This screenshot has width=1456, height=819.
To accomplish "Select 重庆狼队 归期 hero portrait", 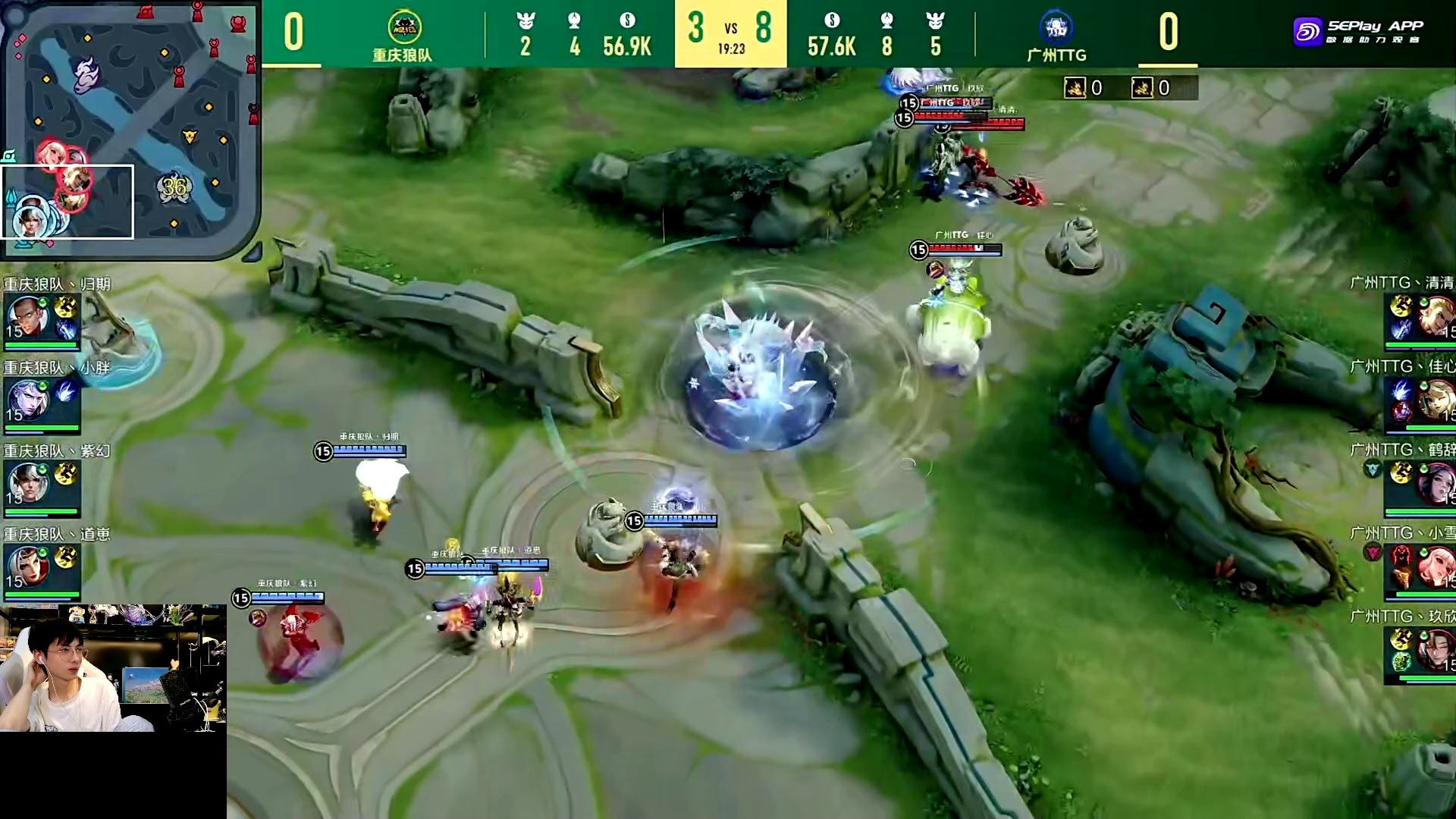I will point(27,317).
